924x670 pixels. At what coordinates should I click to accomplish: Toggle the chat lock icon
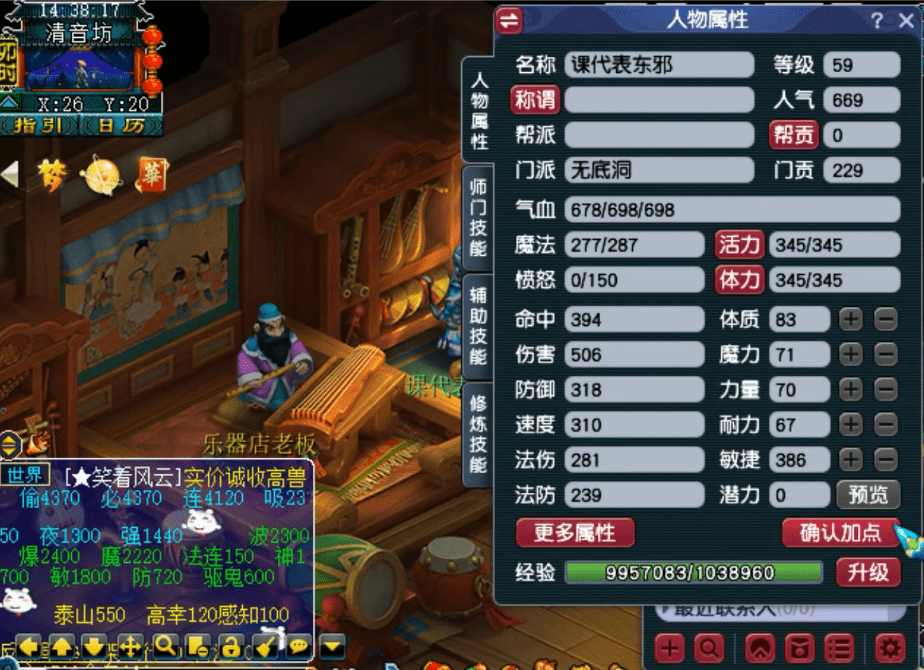[231, 646]
